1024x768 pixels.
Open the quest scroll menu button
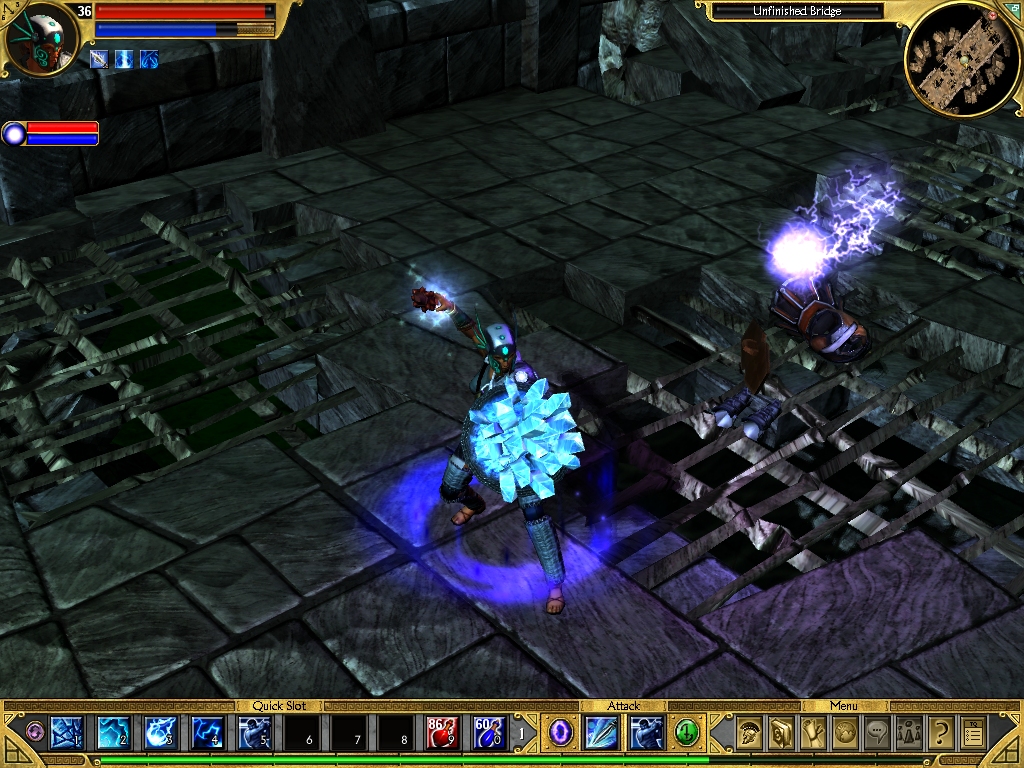[812, 733]
